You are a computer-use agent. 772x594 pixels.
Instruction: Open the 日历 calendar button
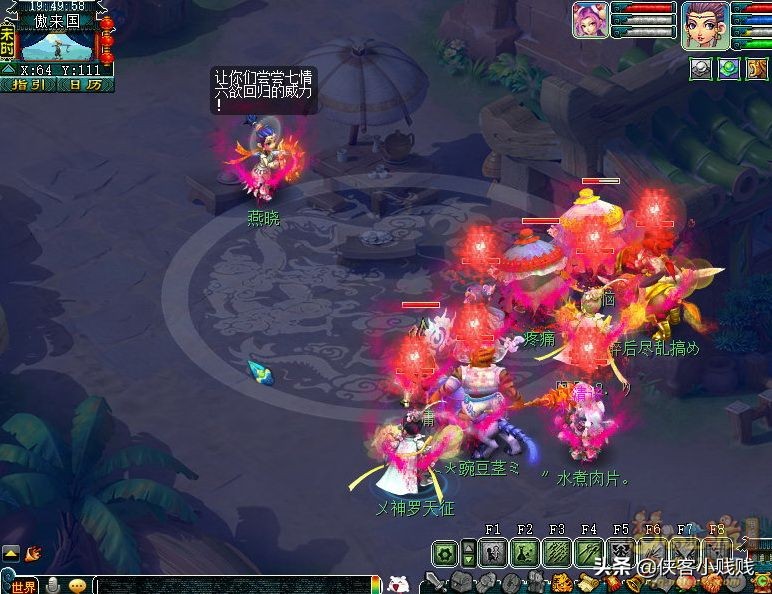coord(84,85)
